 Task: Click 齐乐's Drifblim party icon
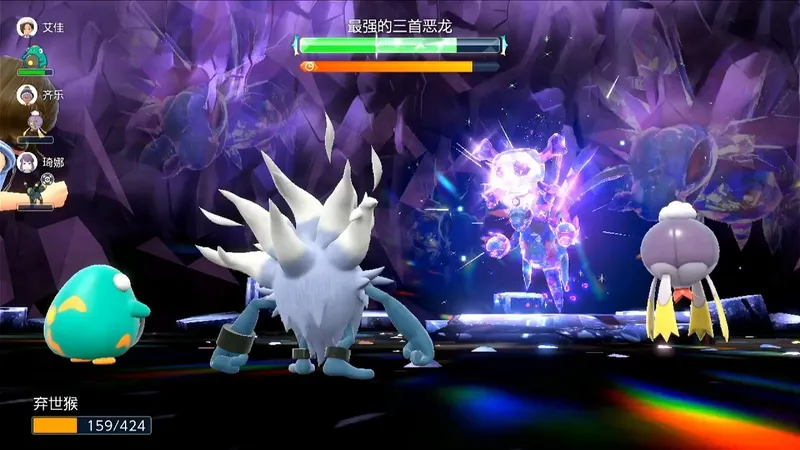point(35,123)
